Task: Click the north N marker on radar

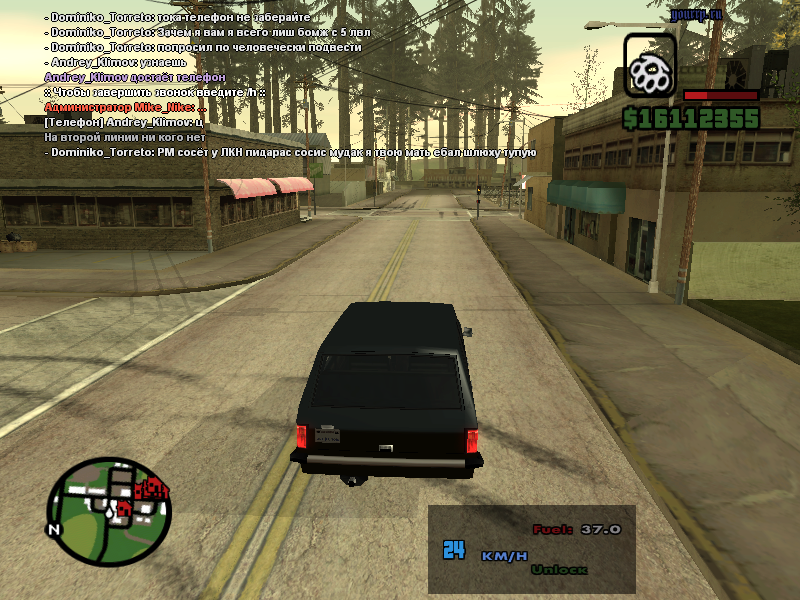Action: tap(54, 528)
